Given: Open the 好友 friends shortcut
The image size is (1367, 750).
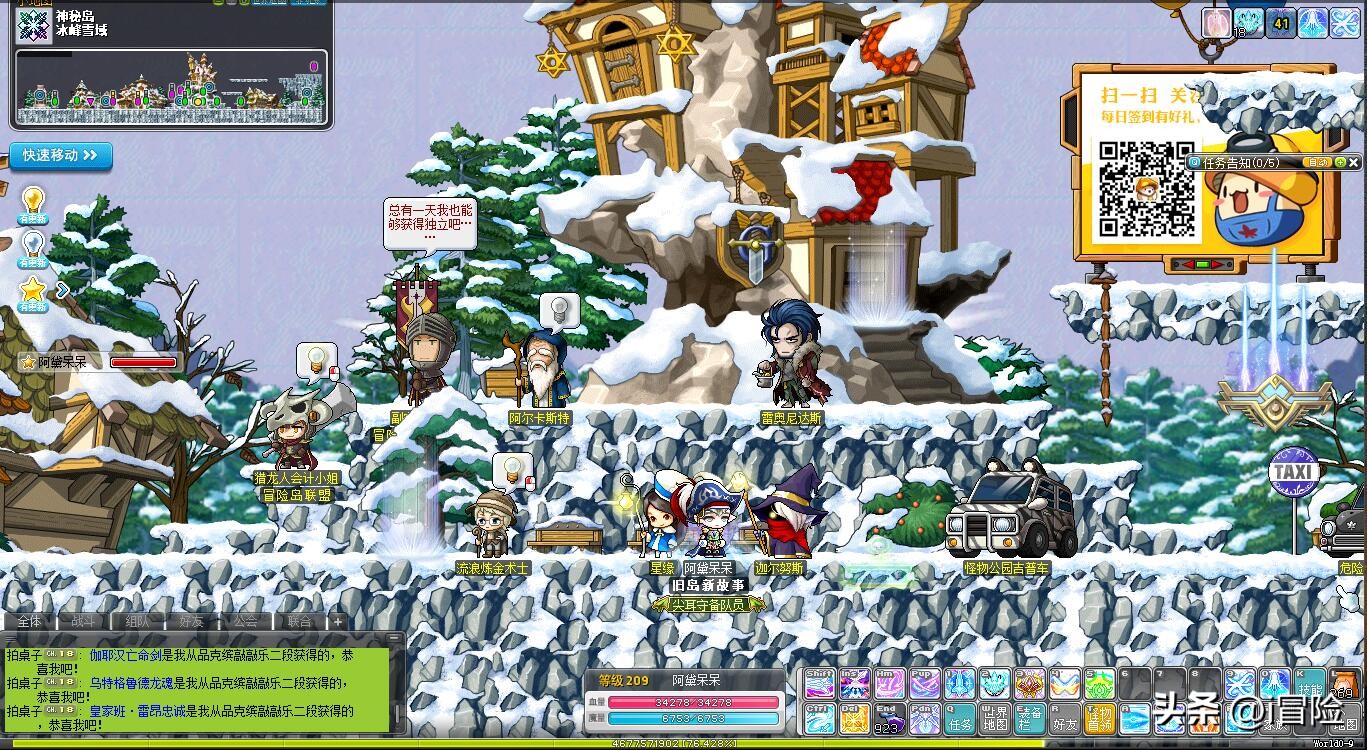Looking at the screenshot, I should point(1064,719).
